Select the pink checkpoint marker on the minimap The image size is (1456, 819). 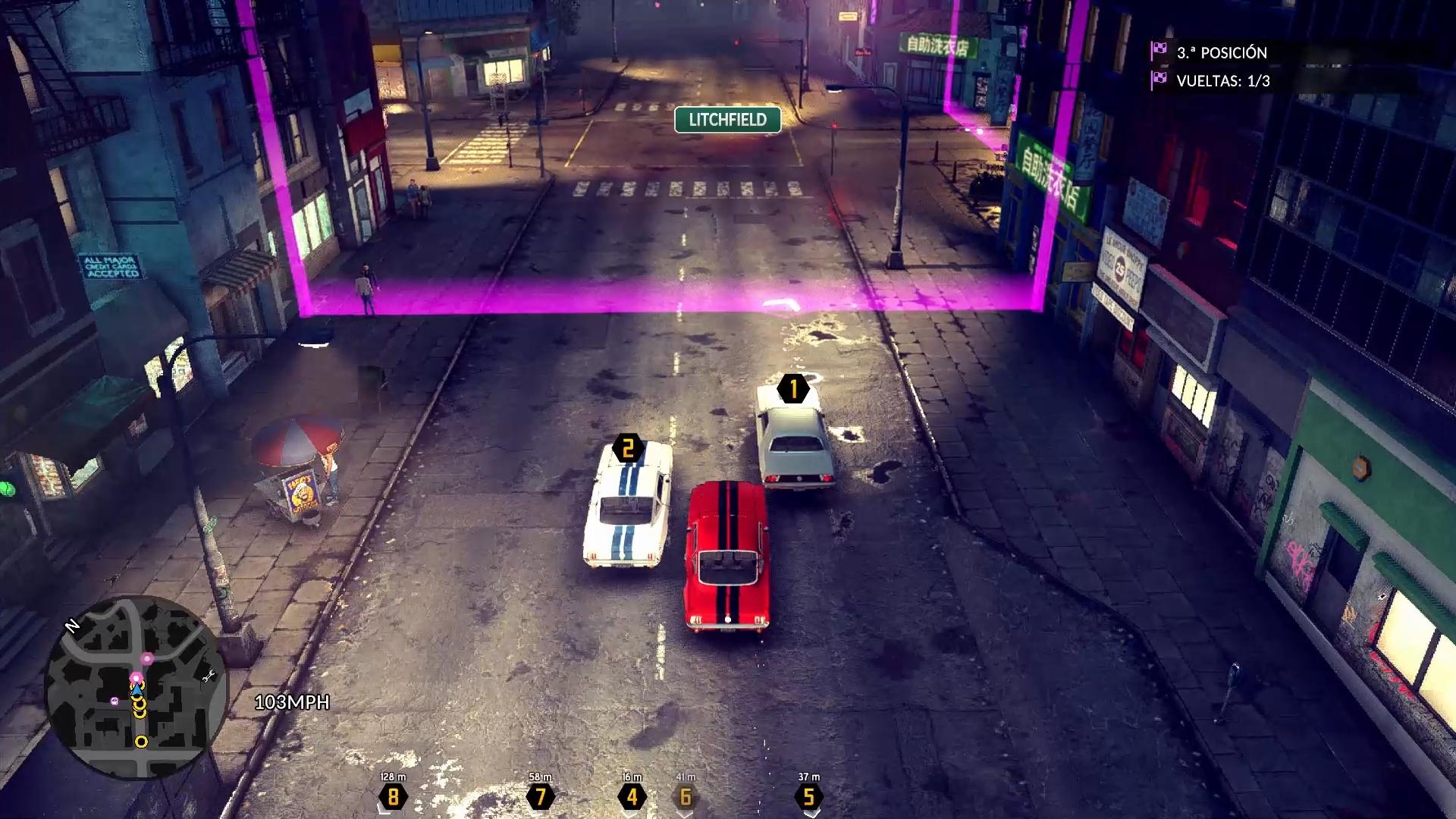tap(147, 658)
